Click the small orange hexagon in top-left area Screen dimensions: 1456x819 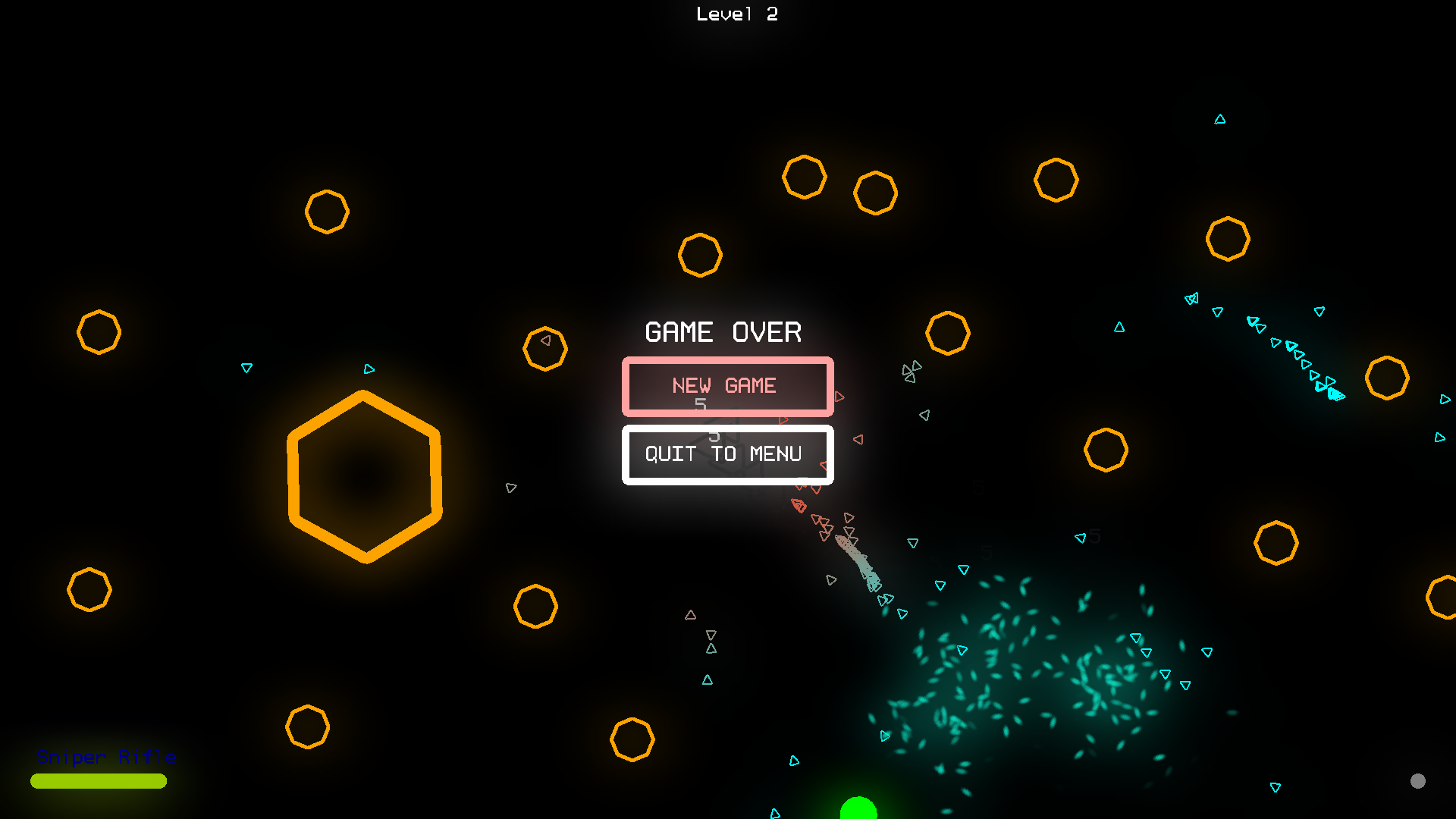(327, 212)
